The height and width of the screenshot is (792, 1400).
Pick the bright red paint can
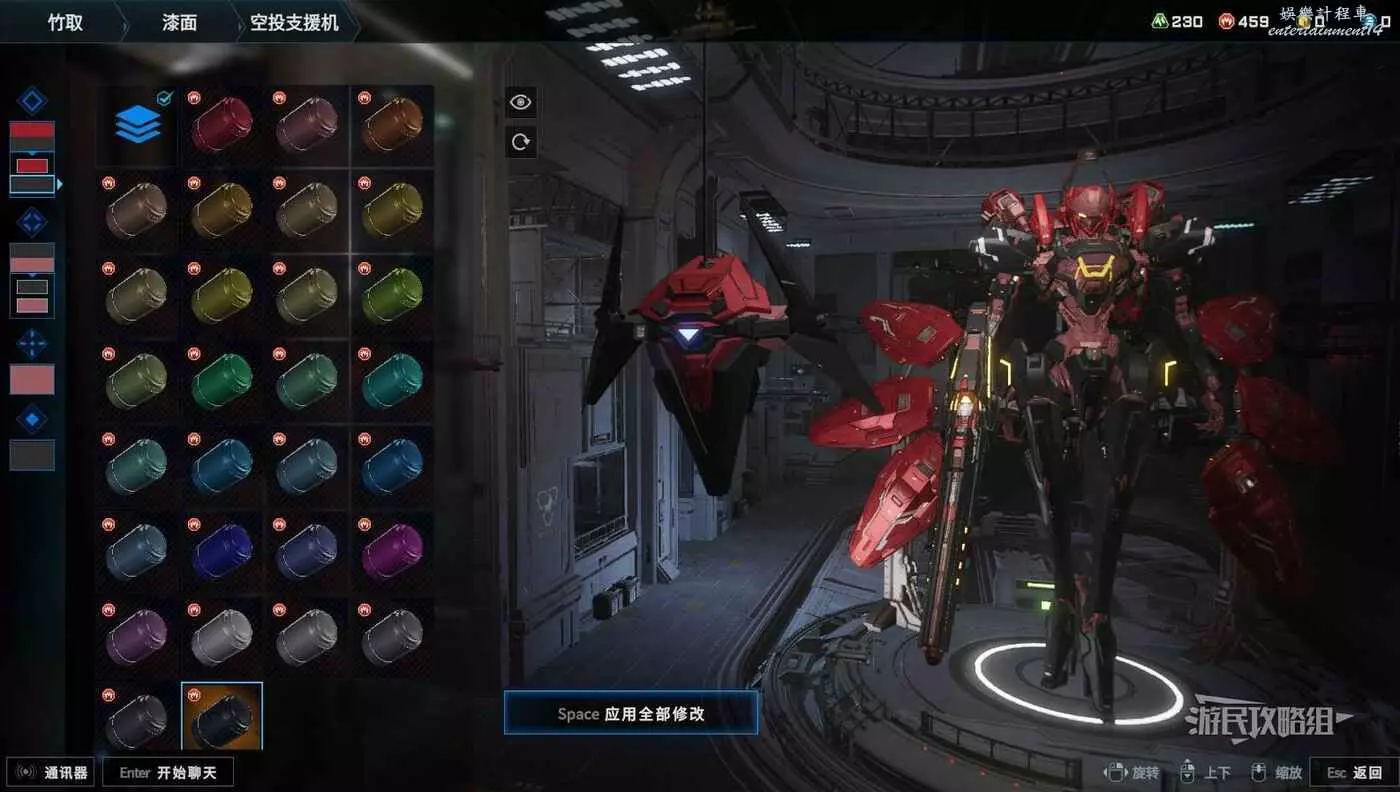click(x=222, y=124)
